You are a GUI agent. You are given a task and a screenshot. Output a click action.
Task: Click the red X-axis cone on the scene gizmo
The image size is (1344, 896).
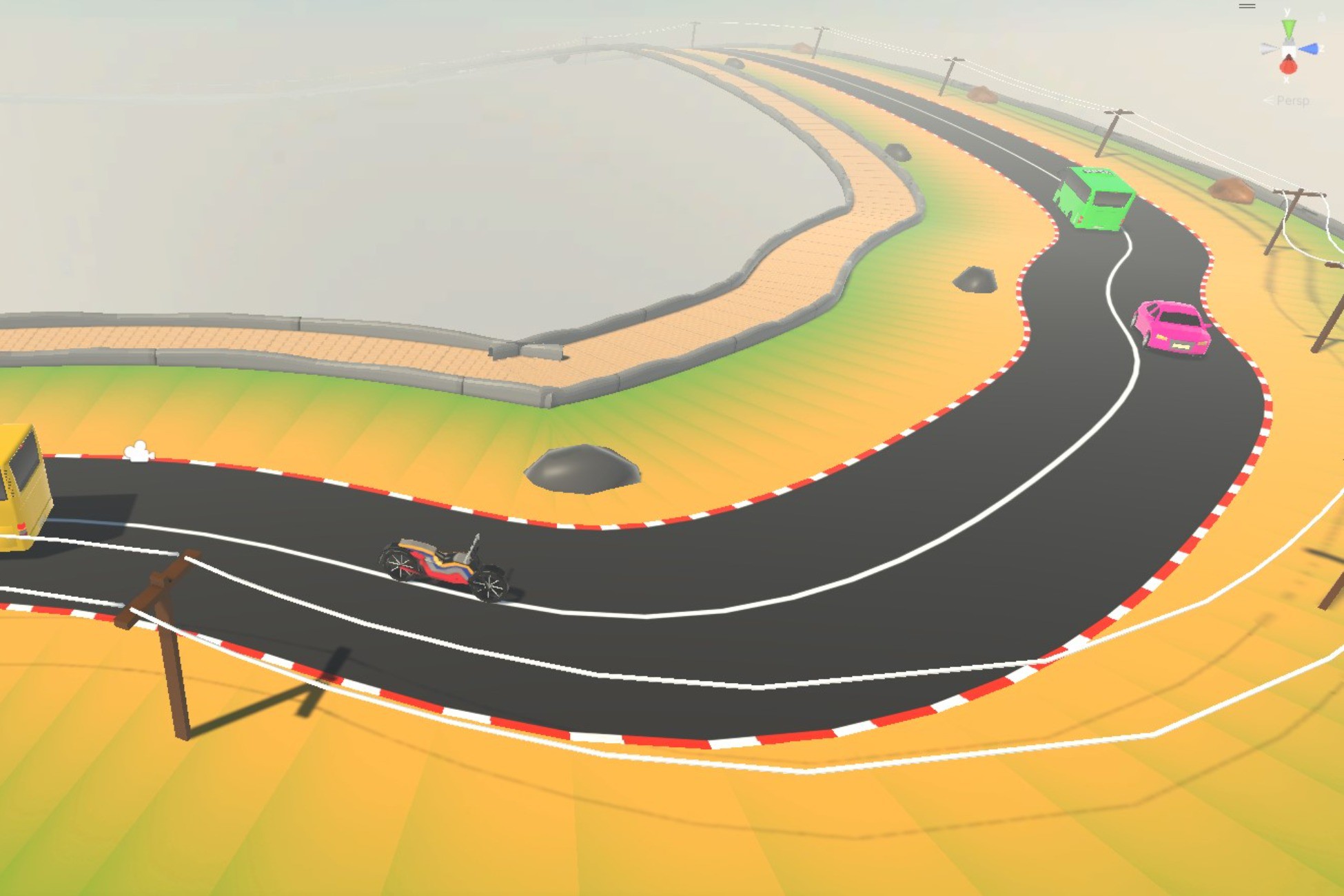(x=1288, y=67)
